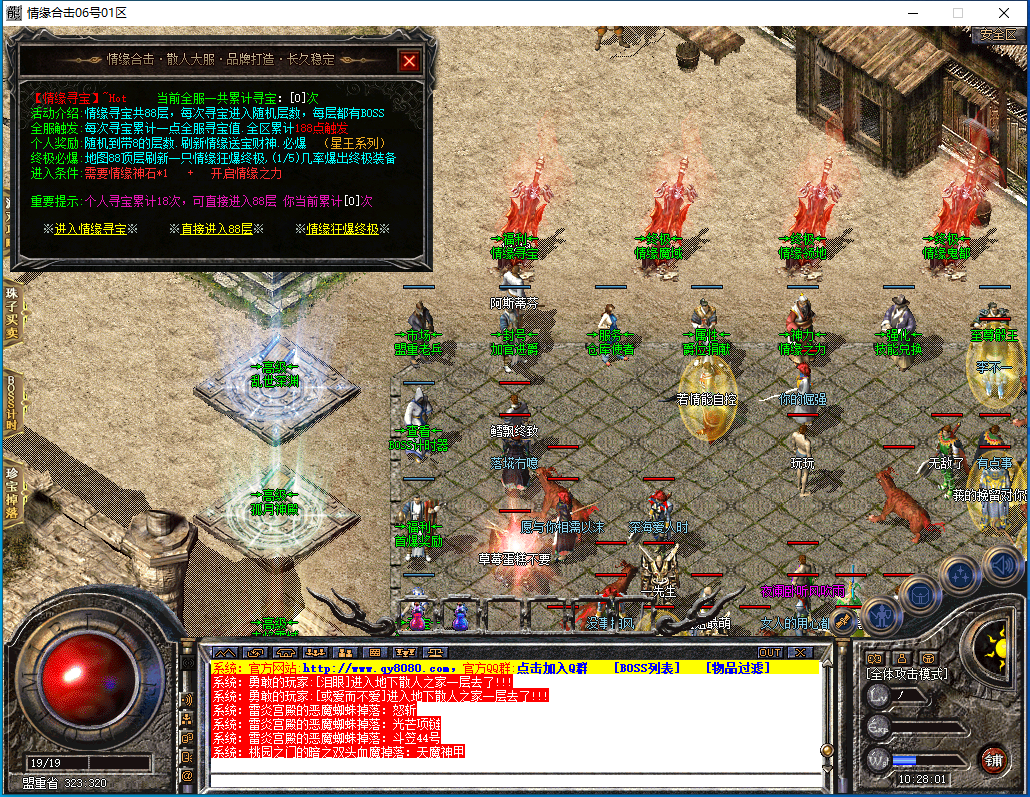Open the 物品过滤 item filter link
This screenshot has width=1030, height=797.
coord(738,667)
